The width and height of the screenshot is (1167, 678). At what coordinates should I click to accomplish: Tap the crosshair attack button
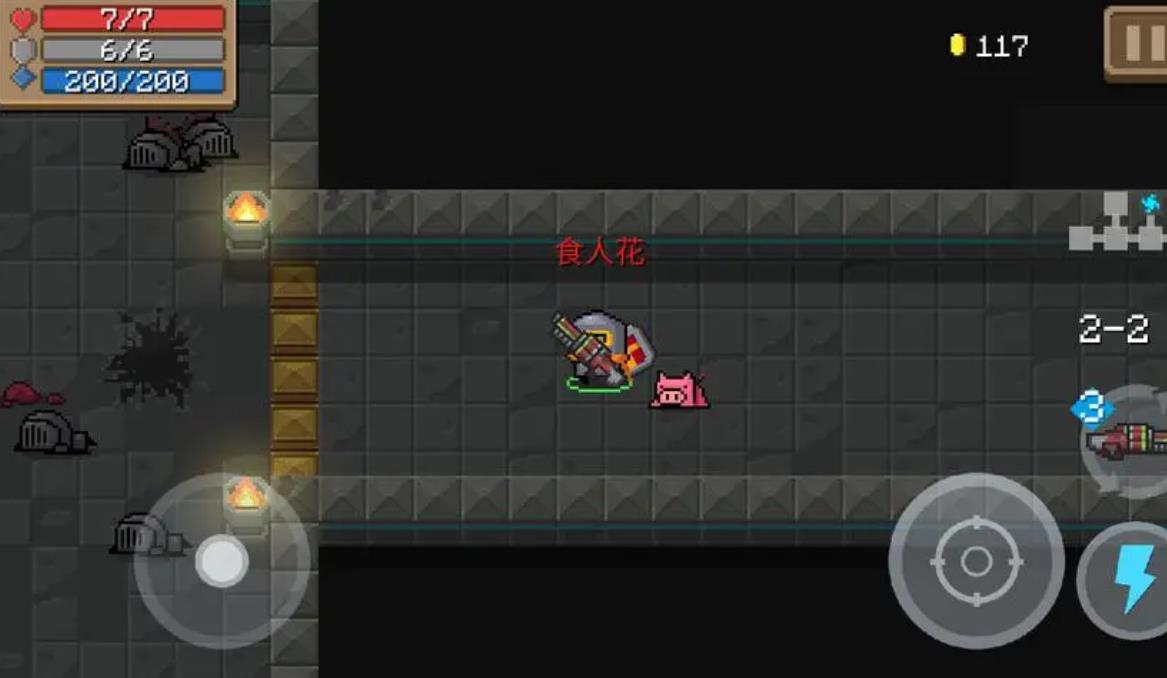pos(975,561)
